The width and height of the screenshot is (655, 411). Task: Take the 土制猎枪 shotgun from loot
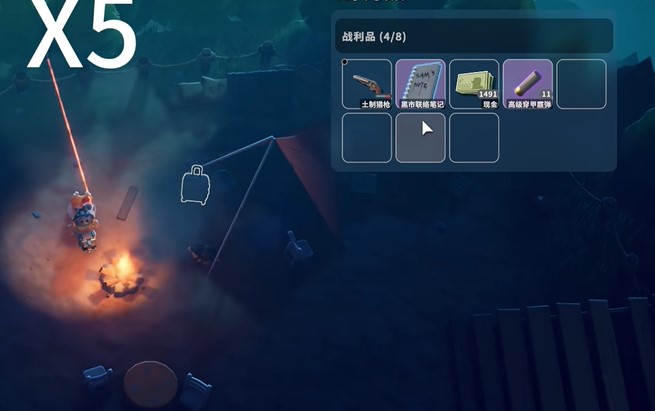tap(366, 84)
